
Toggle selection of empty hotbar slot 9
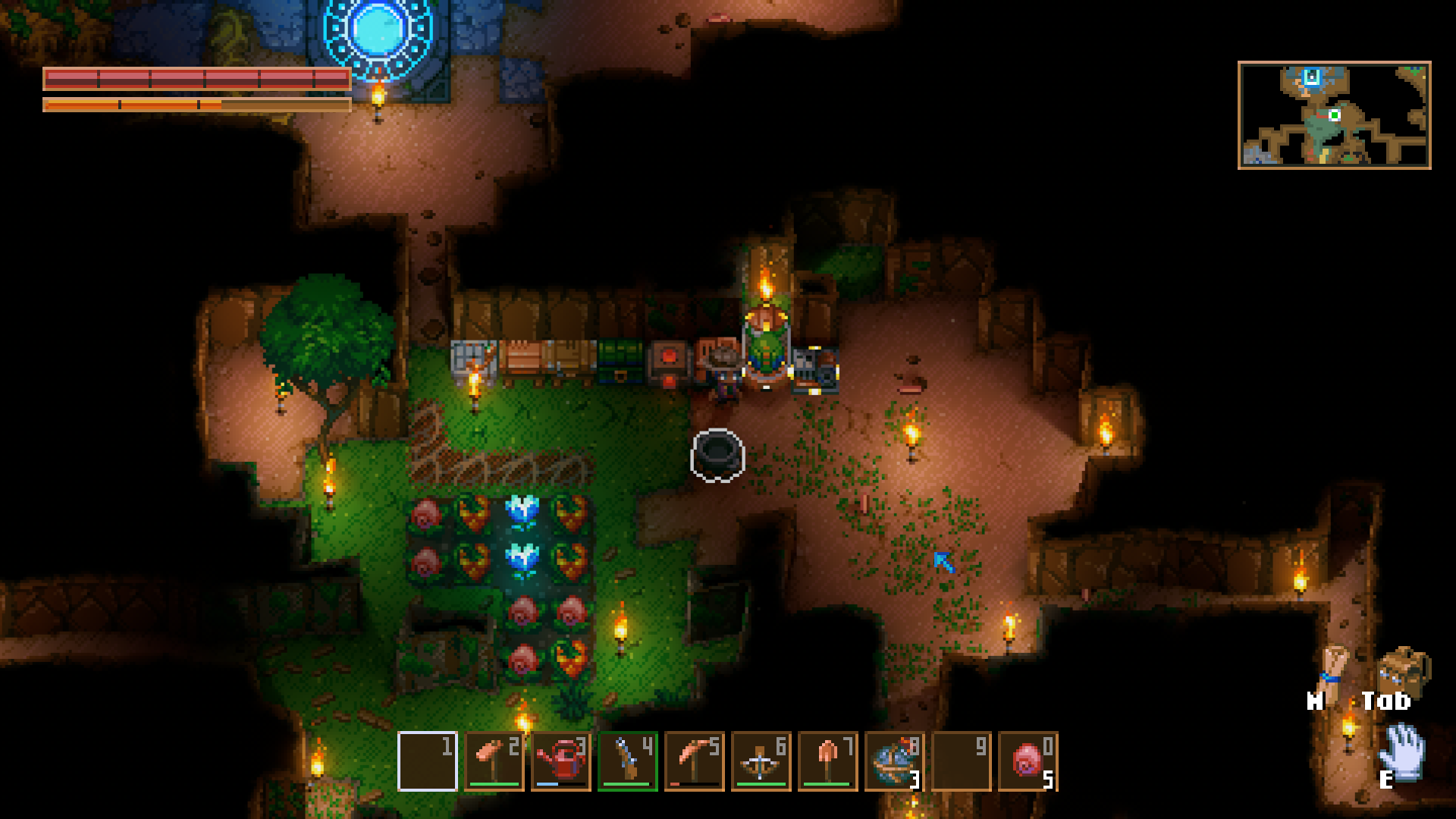click(962, 762)
